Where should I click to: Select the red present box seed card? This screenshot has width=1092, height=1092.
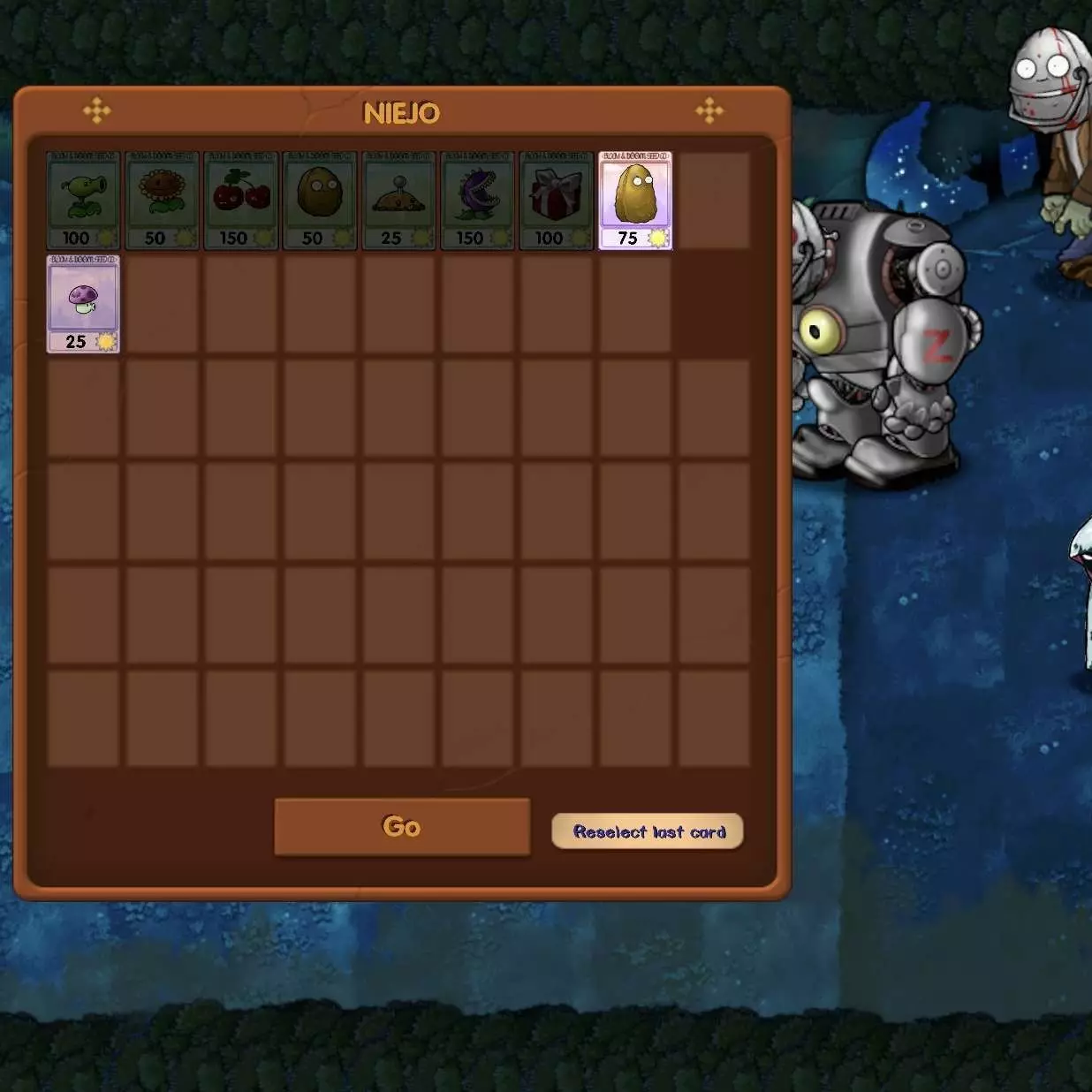[557, 201]
